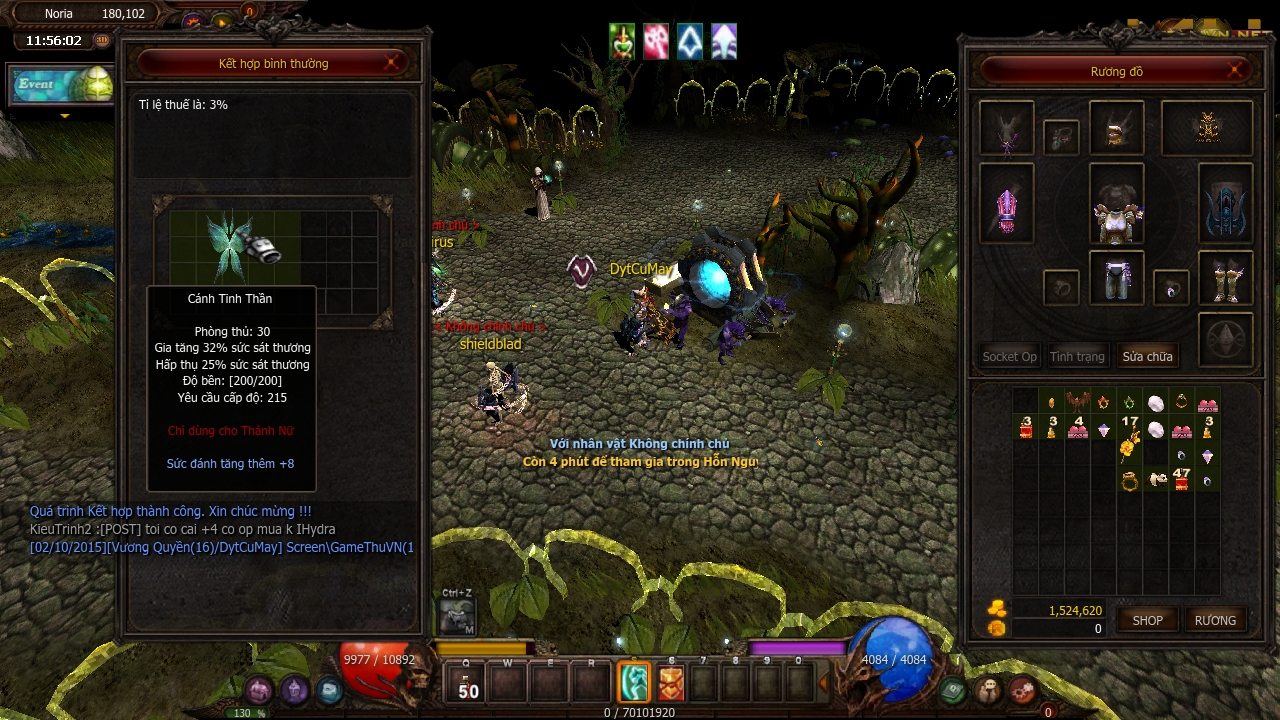Use the Q slot potion stack of 50
This screenshot has height=720, width=1280.
467,684
